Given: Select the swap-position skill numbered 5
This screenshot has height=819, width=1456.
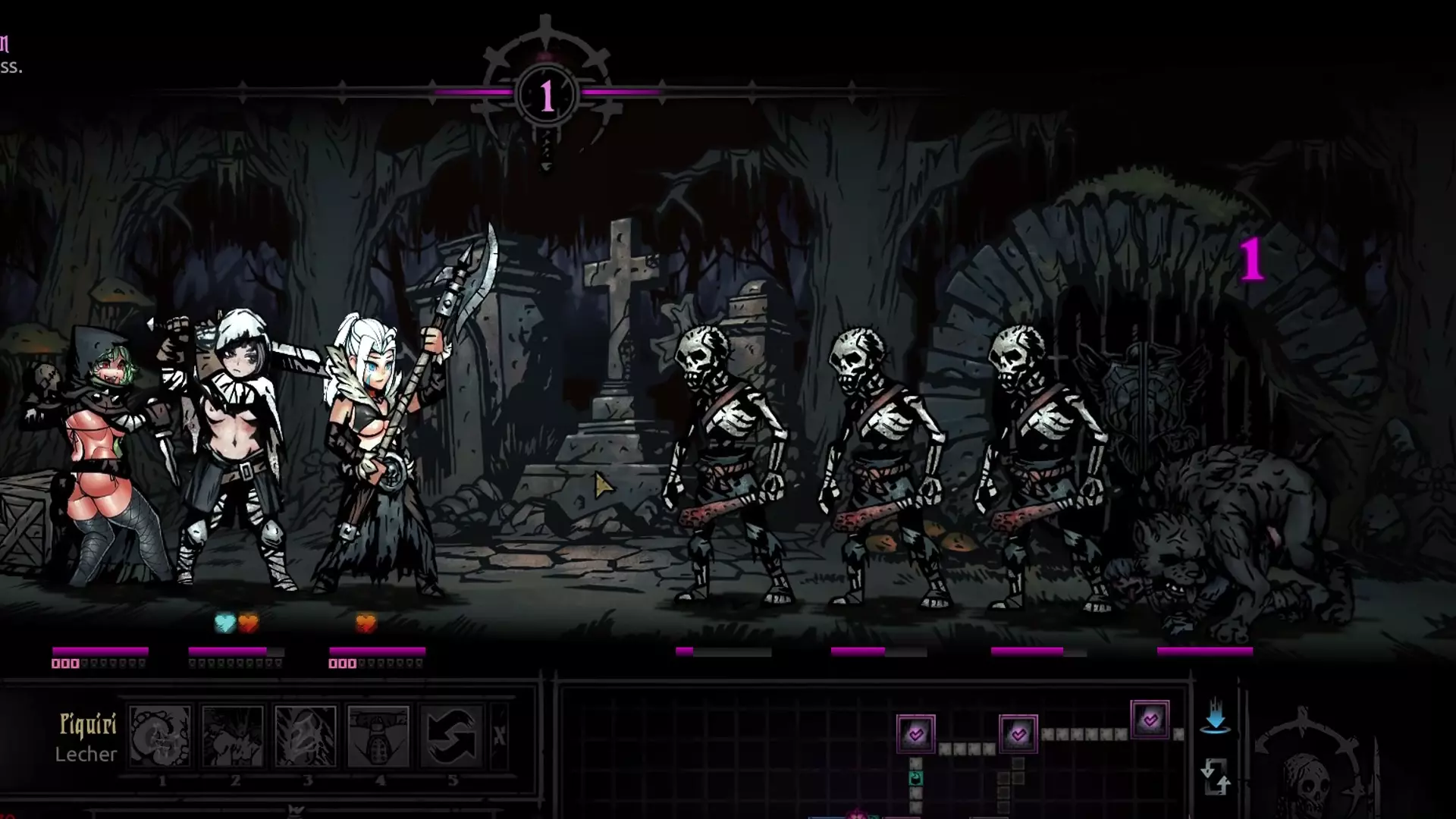Looking at the screenshot, I should click(451, 736).
